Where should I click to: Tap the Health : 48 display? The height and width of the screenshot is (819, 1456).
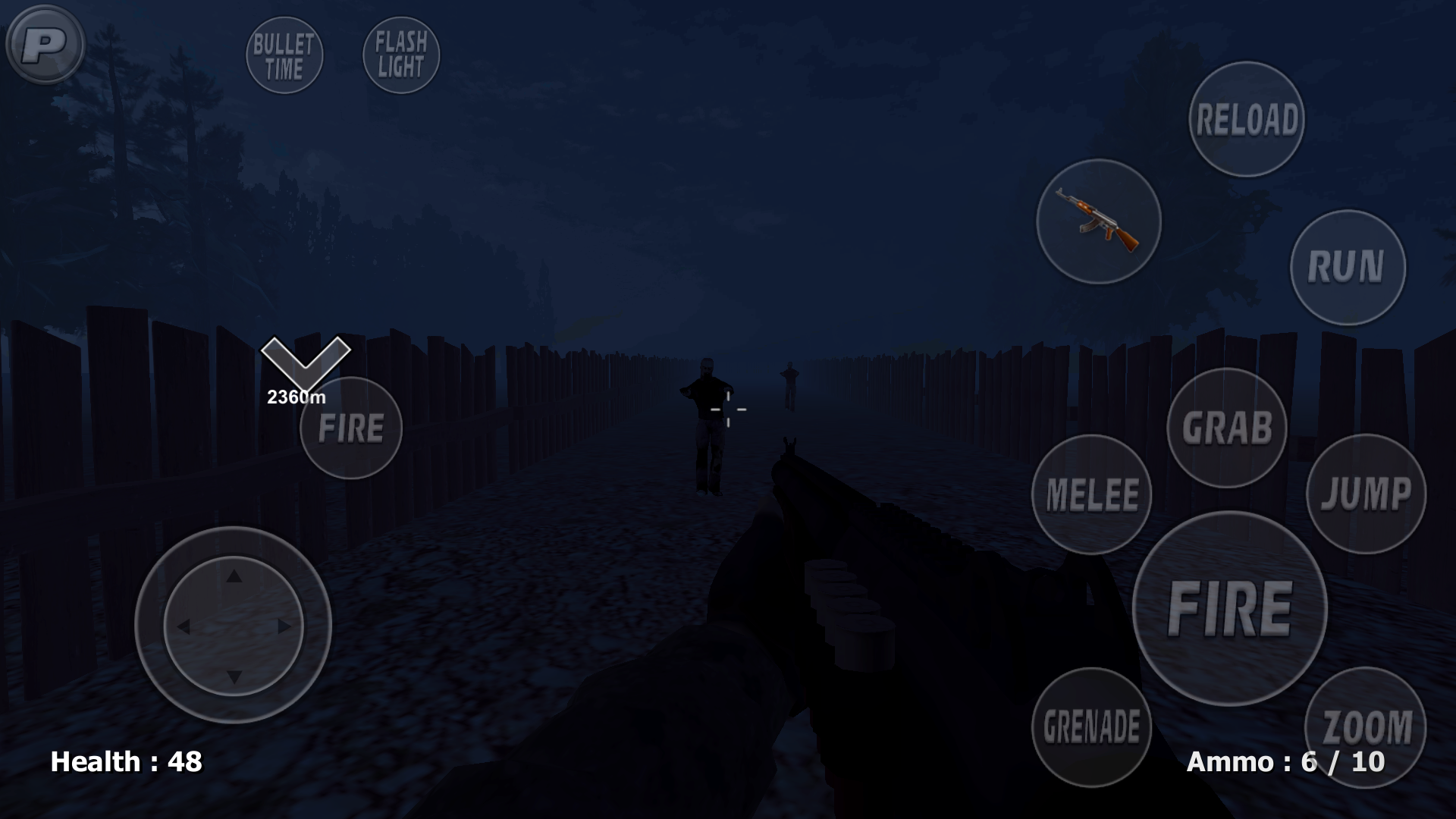pos(126,761)
